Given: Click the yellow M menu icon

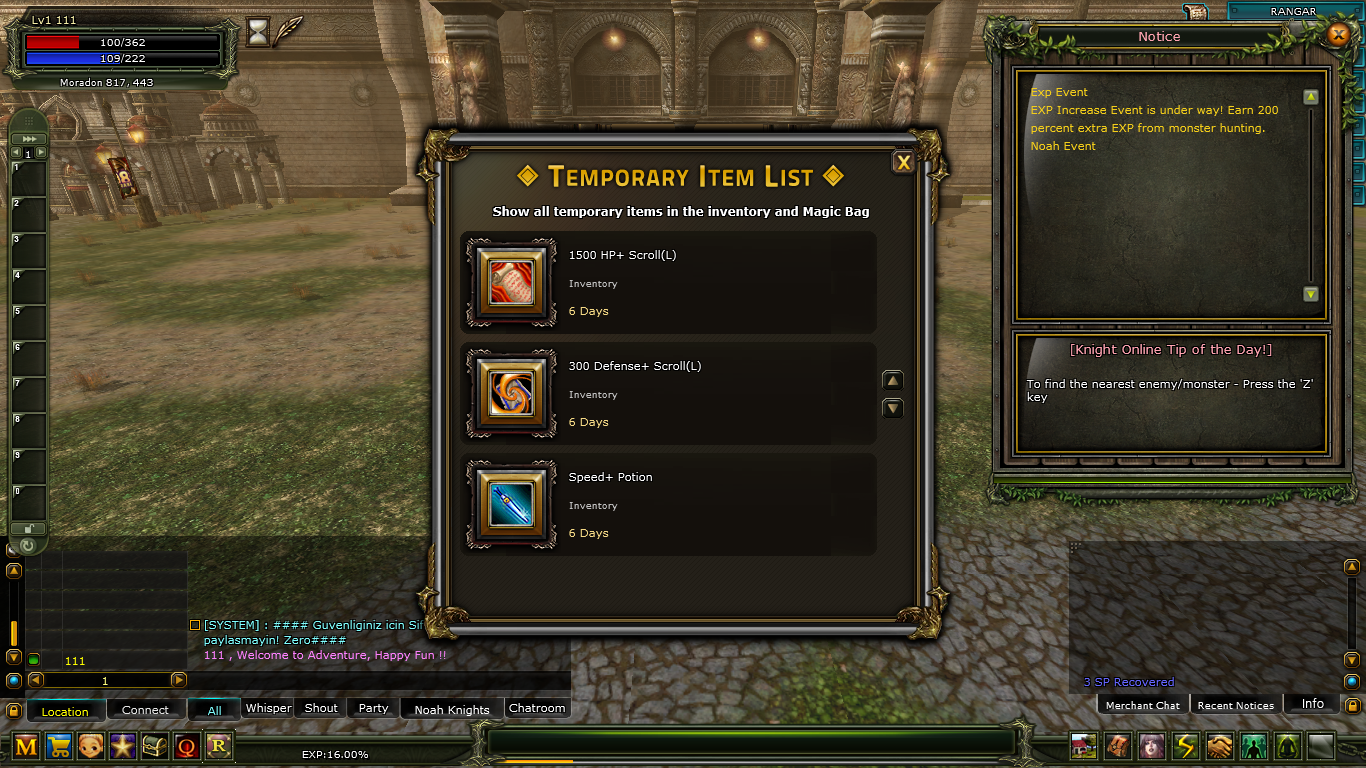Looking at the screenshot, I should coord(27,746).
